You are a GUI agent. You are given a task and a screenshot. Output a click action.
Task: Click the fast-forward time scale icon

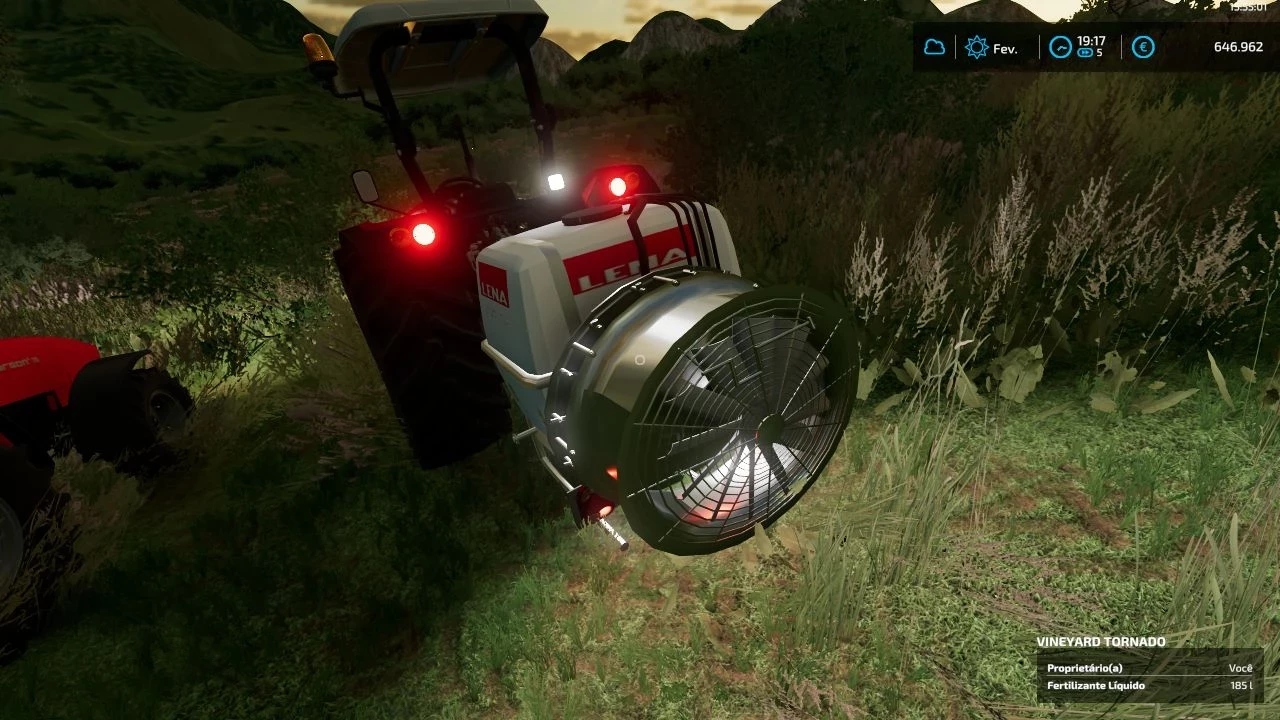(x=1086, y=53)
